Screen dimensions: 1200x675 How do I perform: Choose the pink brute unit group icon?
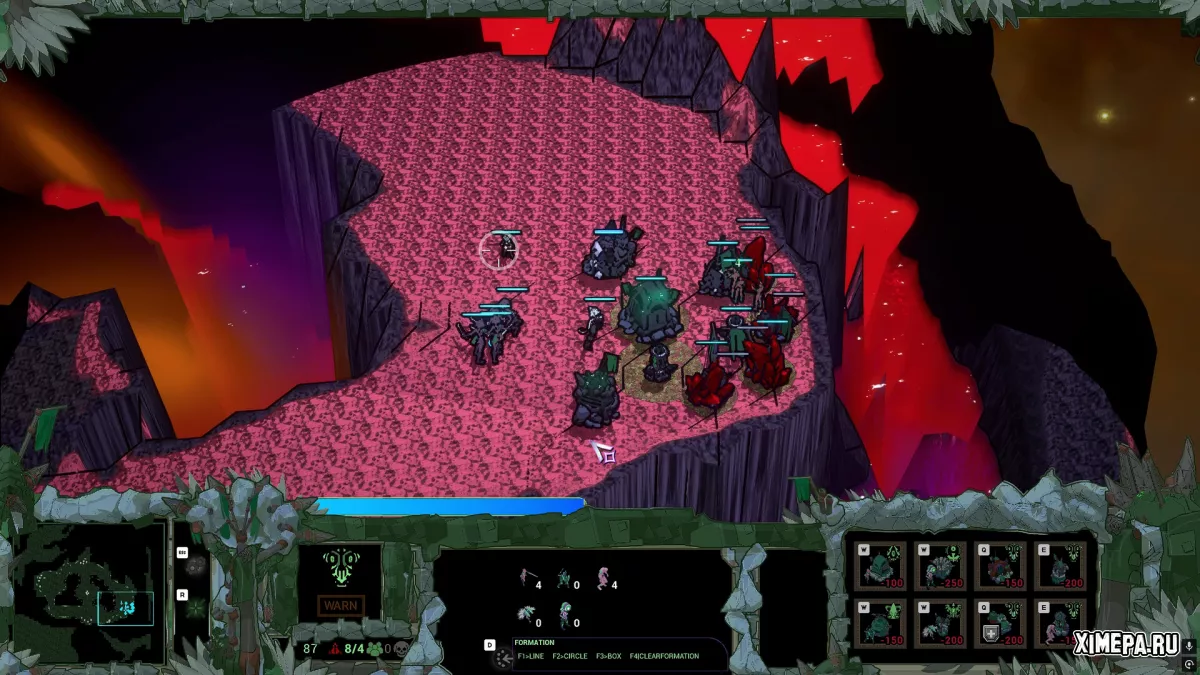603,579
